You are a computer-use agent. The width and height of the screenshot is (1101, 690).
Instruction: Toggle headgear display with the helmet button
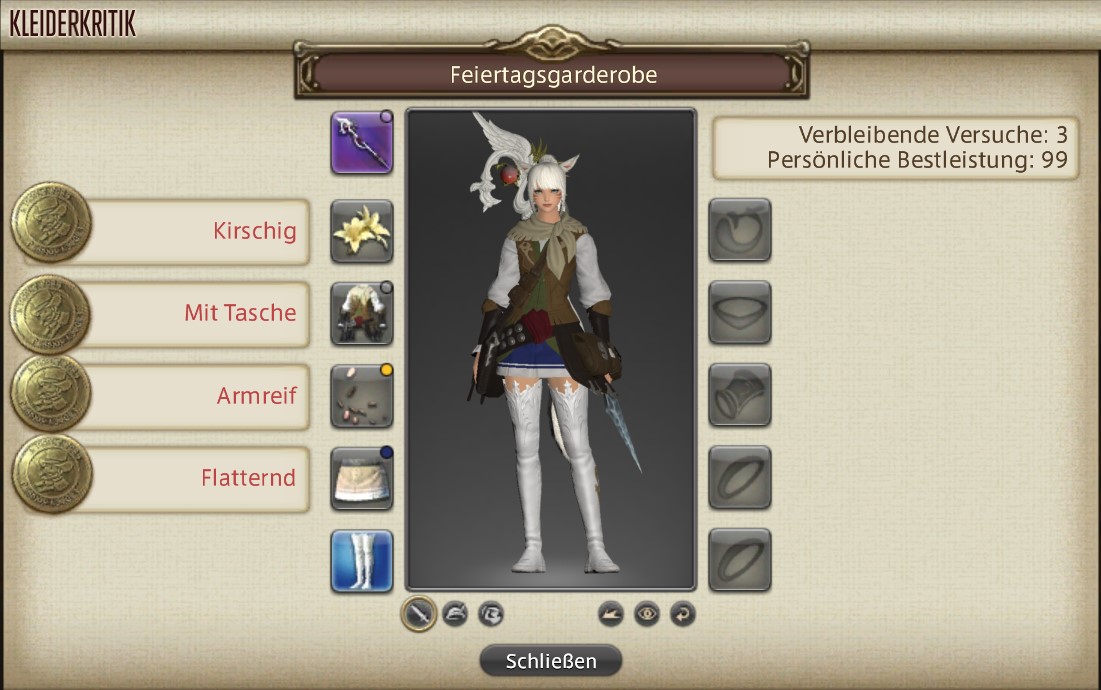pos(454,613)
